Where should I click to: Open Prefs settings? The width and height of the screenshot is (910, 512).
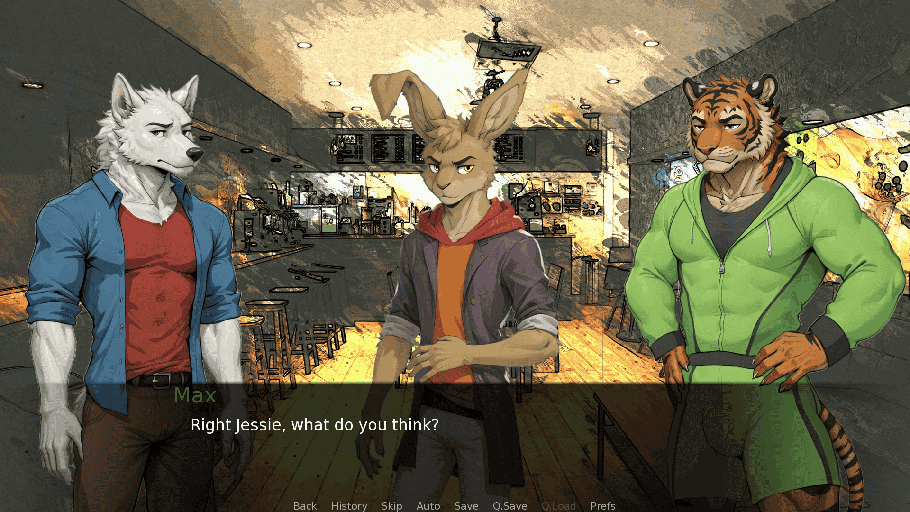[x=603, y=506]
